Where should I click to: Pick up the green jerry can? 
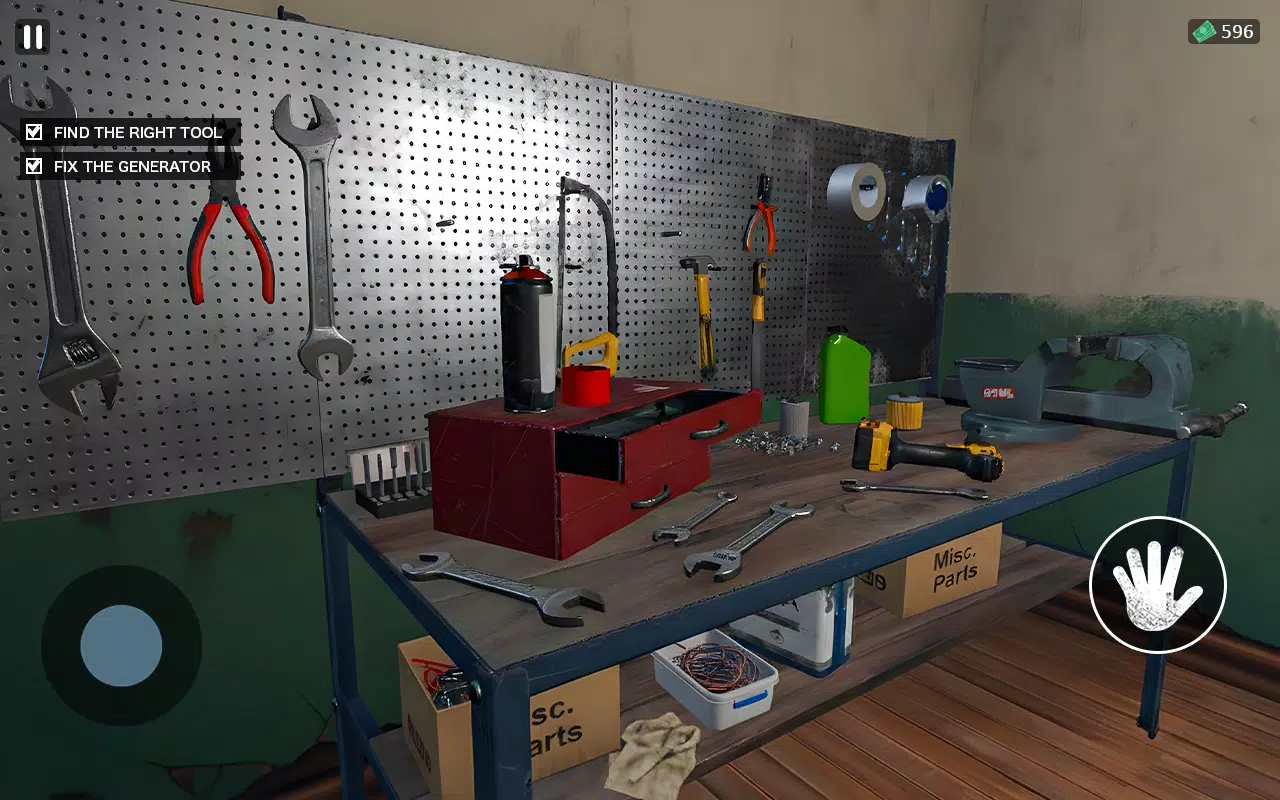pyautogui.click(x=845, y=380)
